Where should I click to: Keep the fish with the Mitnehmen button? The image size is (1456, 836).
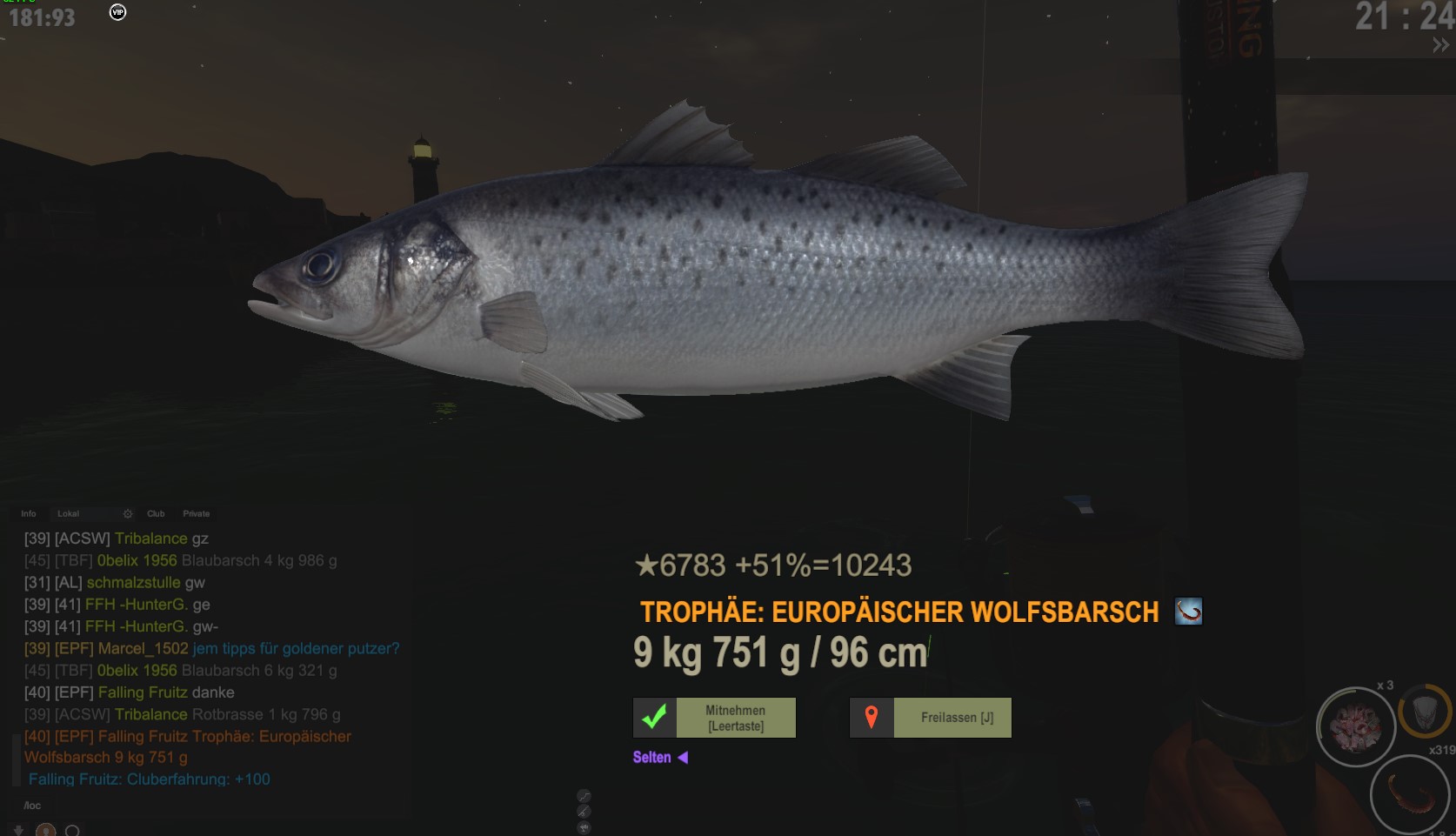714,718
